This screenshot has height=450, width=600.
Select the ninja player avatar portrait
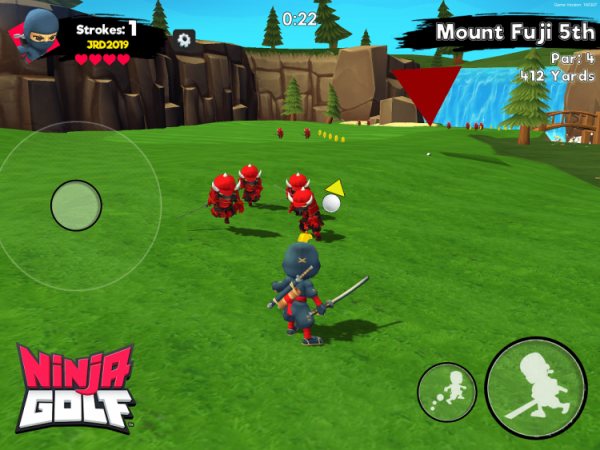point(35,33)
